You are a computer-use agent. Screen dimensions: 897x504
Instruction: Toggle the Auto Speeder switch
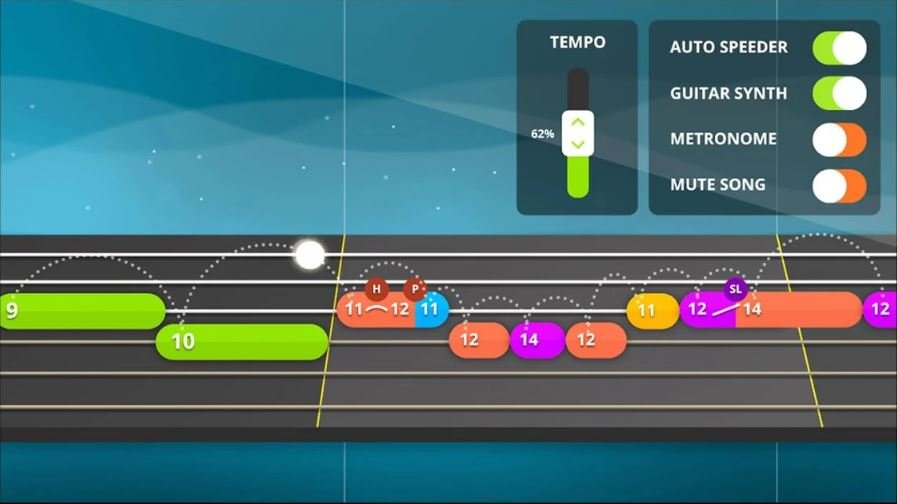tap(839, 48)
